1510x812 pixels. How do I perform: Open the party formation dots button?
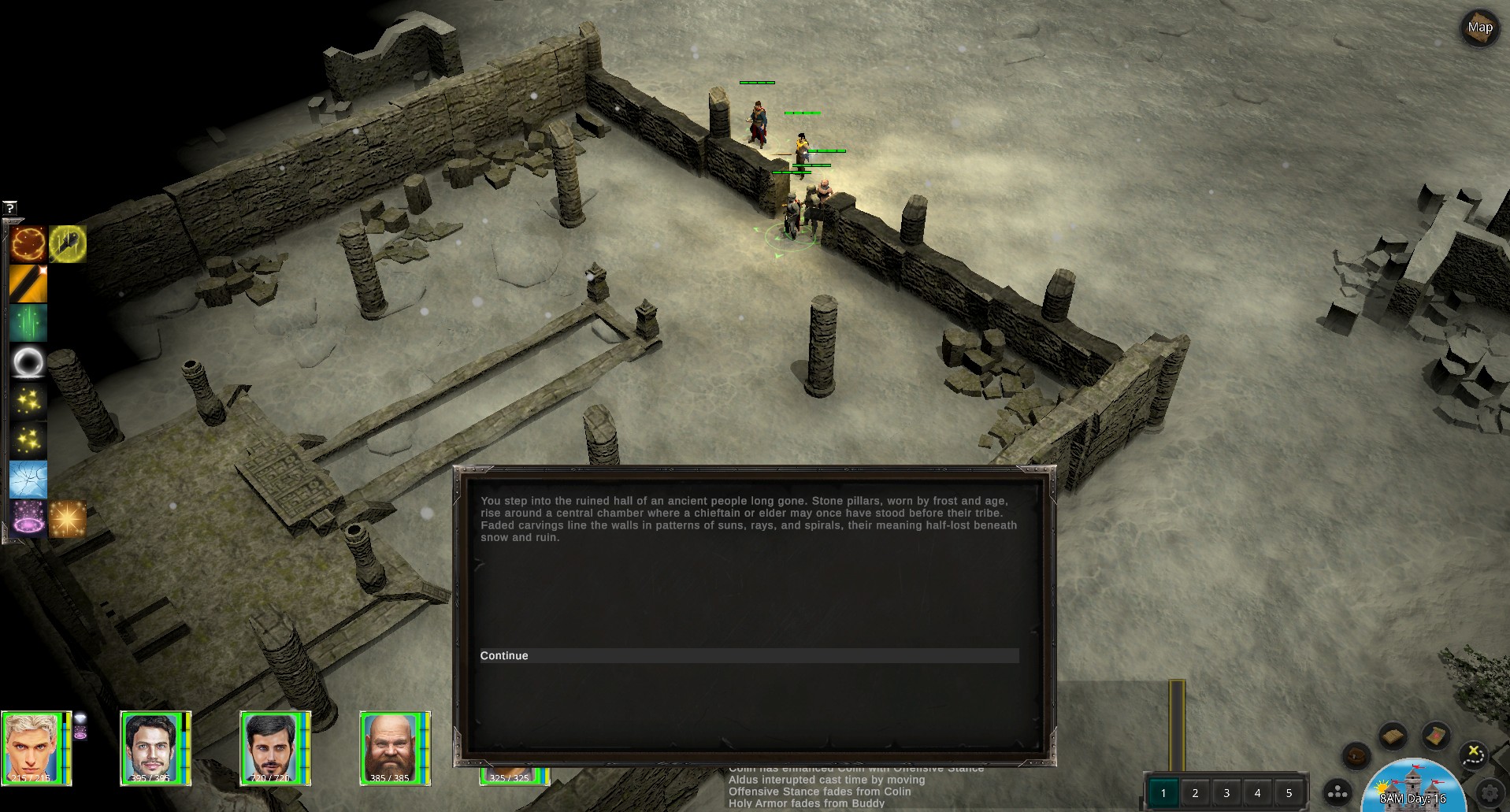click(x=1337, y=792)
